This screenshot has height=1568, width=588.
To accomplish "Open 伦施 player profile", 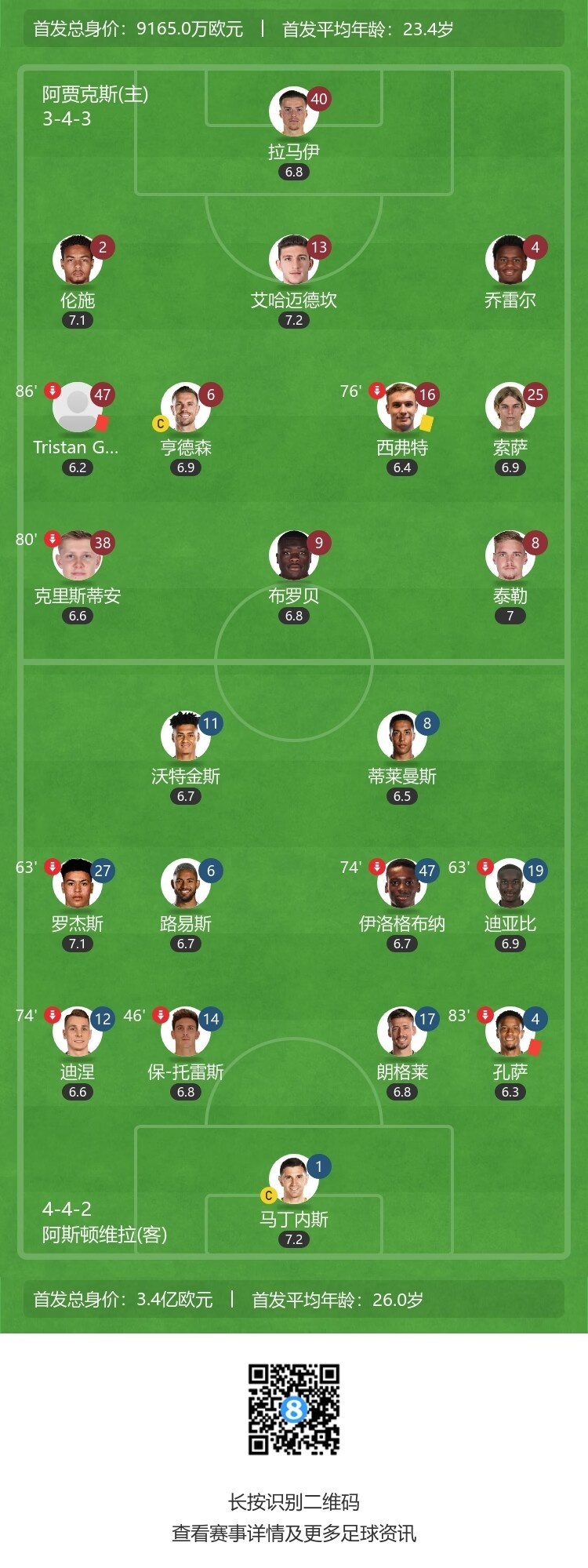I will pyautogui.click(x=77, y=260).
